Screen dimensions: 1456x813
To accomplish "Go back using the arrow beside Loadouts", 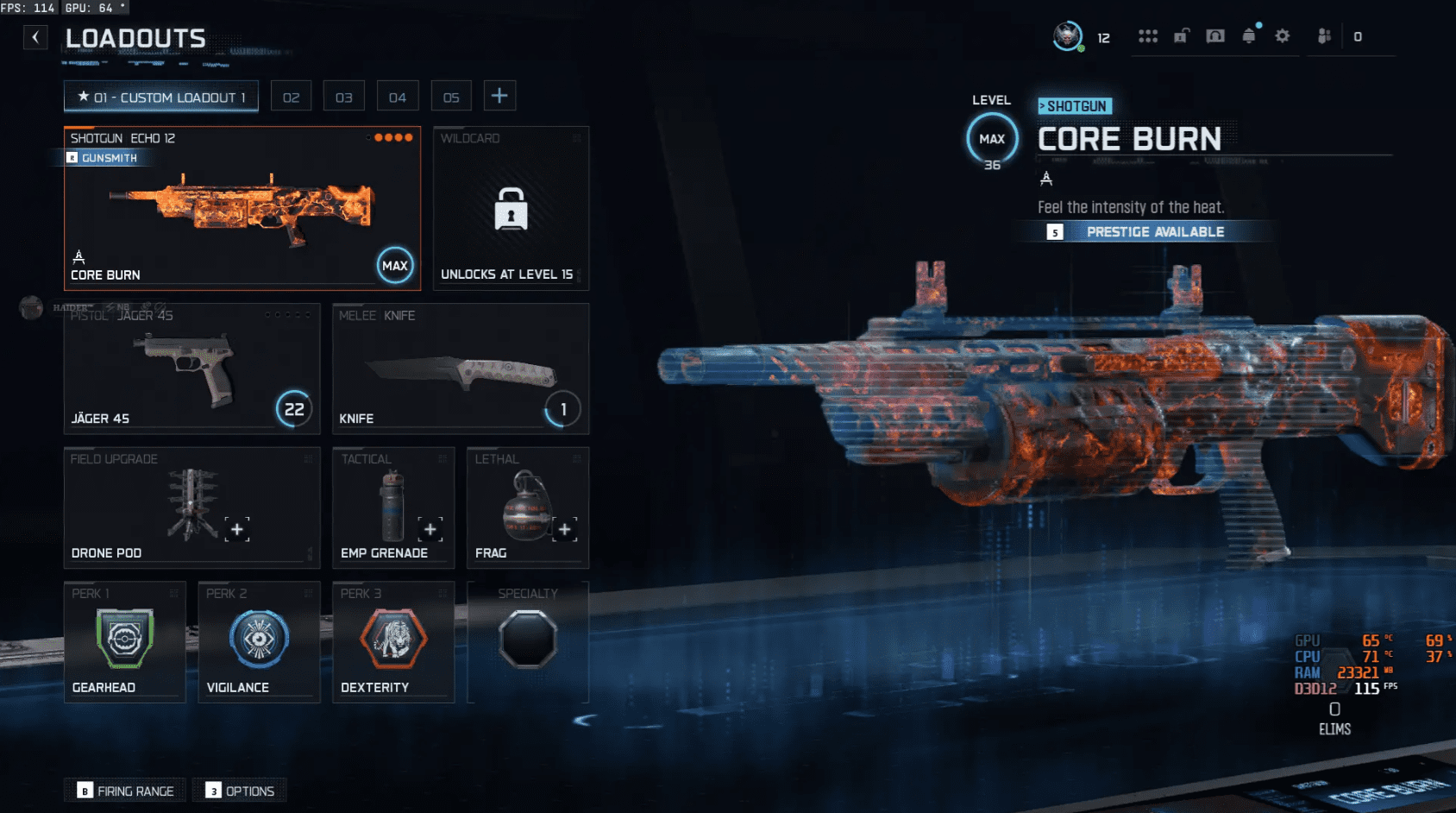I will [x=35, y=37].
